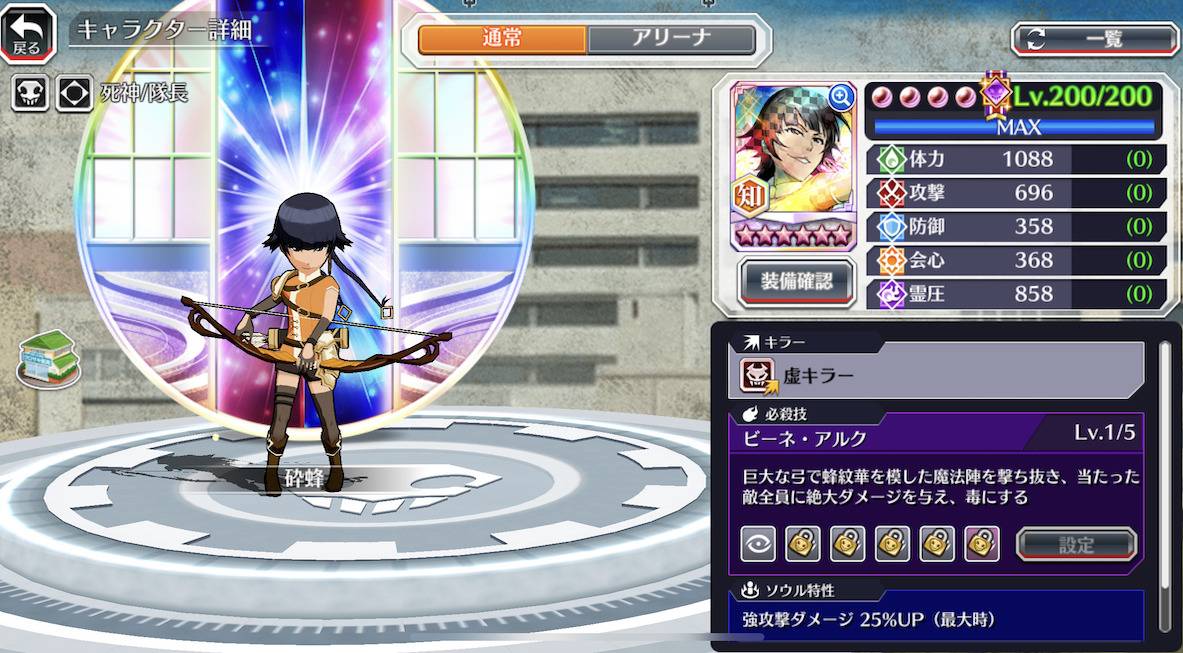Screen dimensions: 1183x653
Task: Magnify the character portrait artwork
Action: [x=842, y=96]
